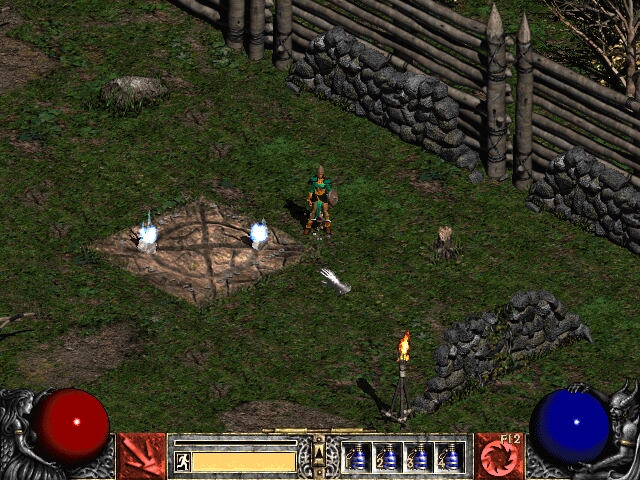Image resolution: width=640 pixels, height=480 pixels.
Task: Use the mana potion in belt slot 1
Action: pos(357,457)
